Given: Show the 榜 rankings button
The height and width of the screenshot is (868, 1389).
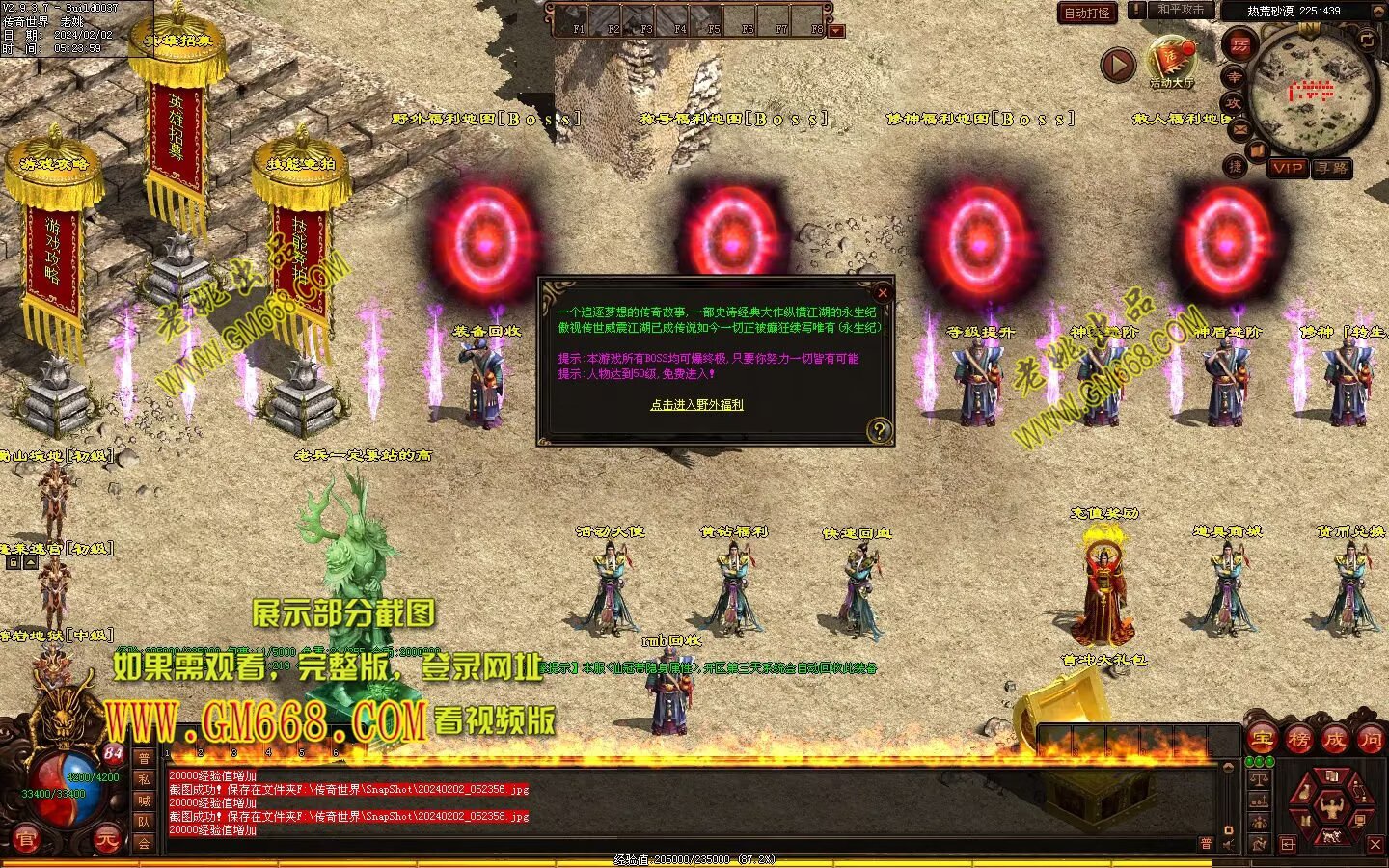Looking at the screenshot, I should pyautogui.click(x=1298, y=740).
